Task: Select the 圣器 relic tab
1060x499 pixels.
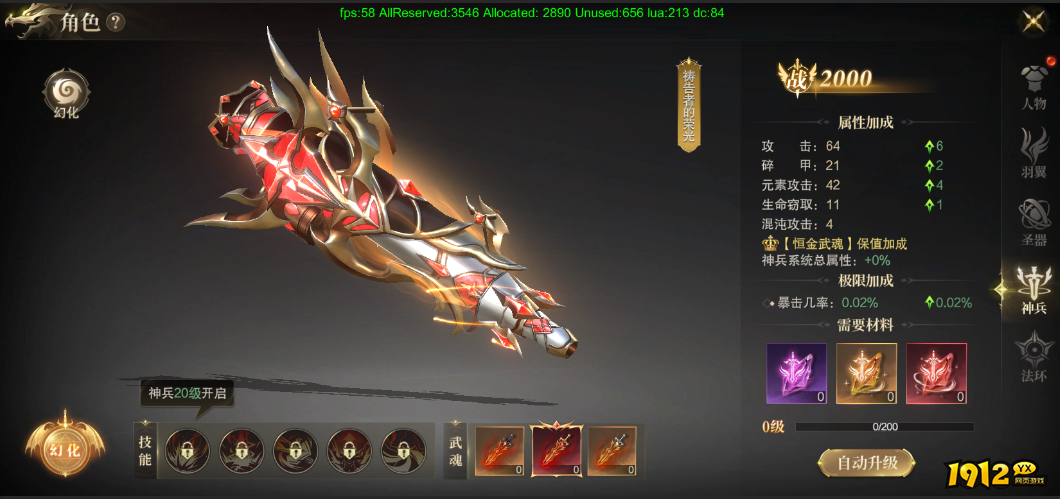Action: [1033, 222]
